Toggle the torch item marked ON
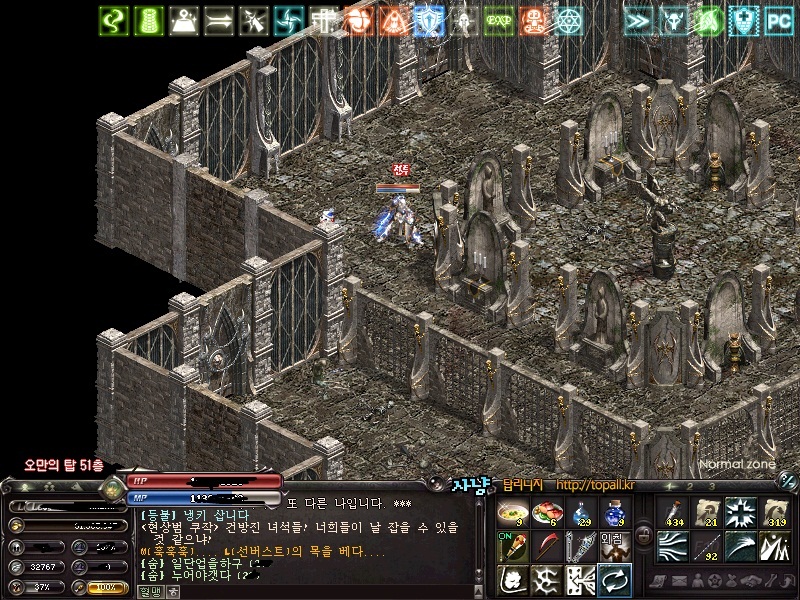 (x=512, y=547)
